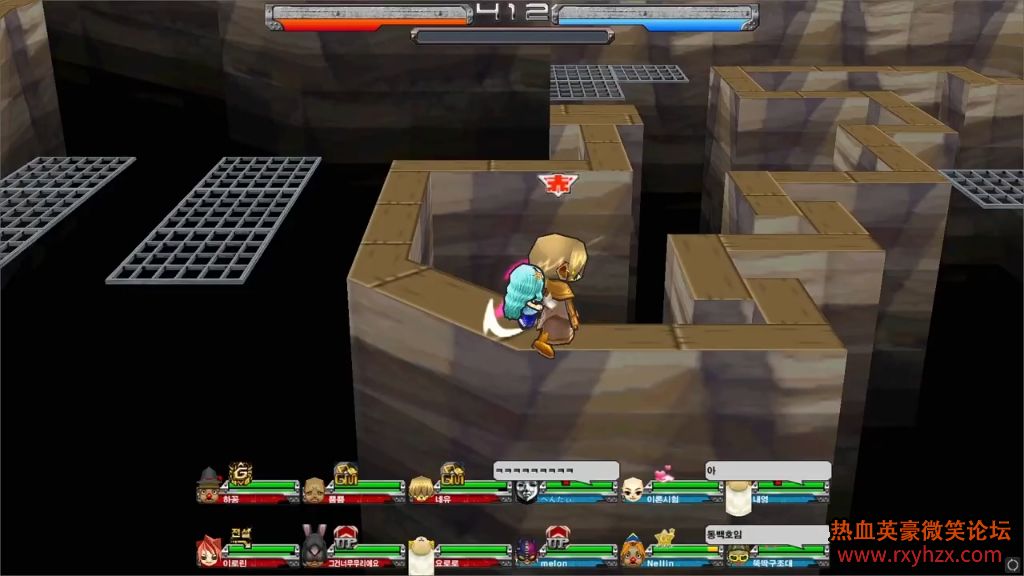Choose the white-masked player portrait

coord(527,490)
